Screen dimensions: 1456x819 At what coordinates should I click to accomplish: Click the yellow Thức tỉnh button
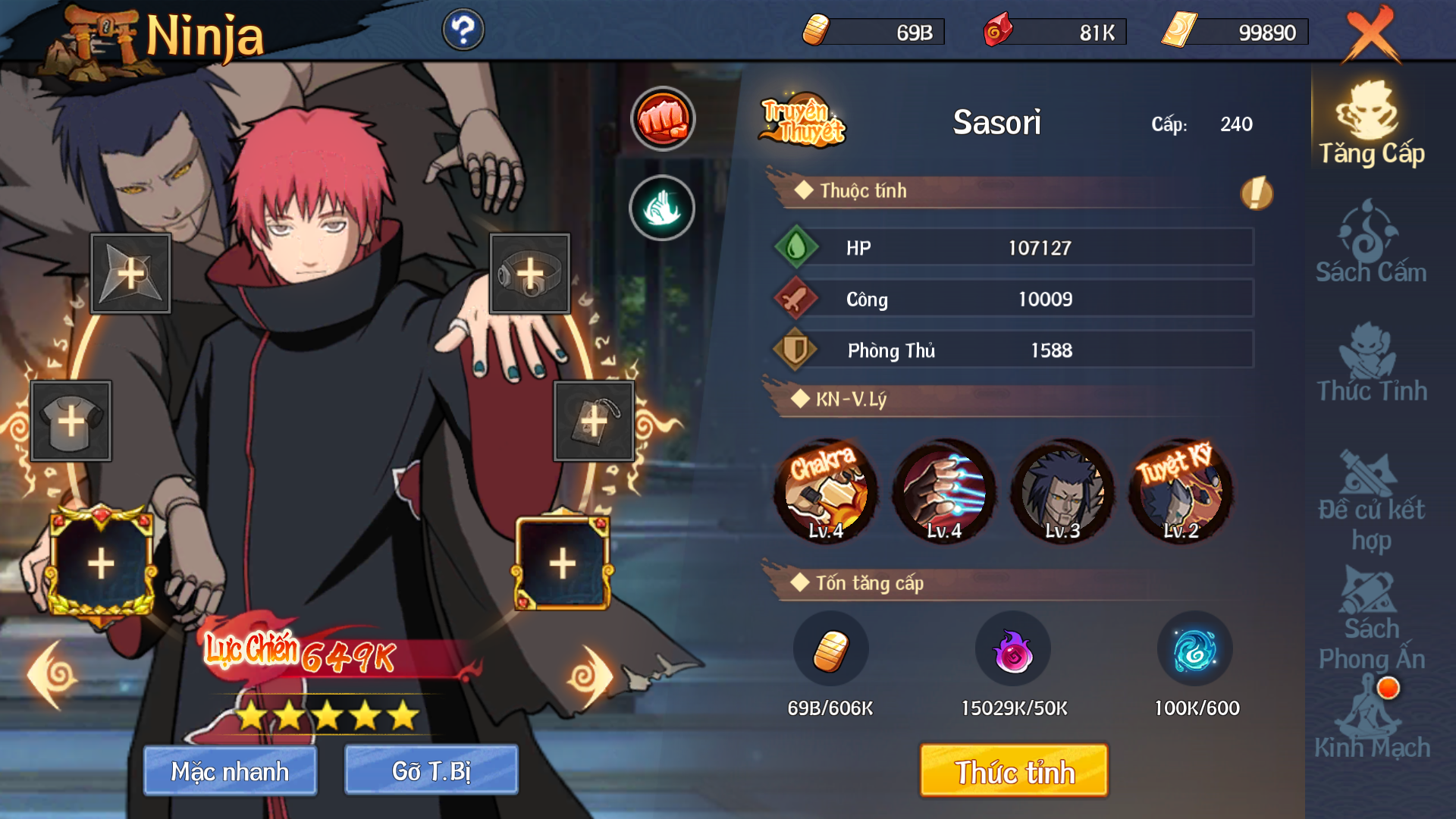[1014, 770]
